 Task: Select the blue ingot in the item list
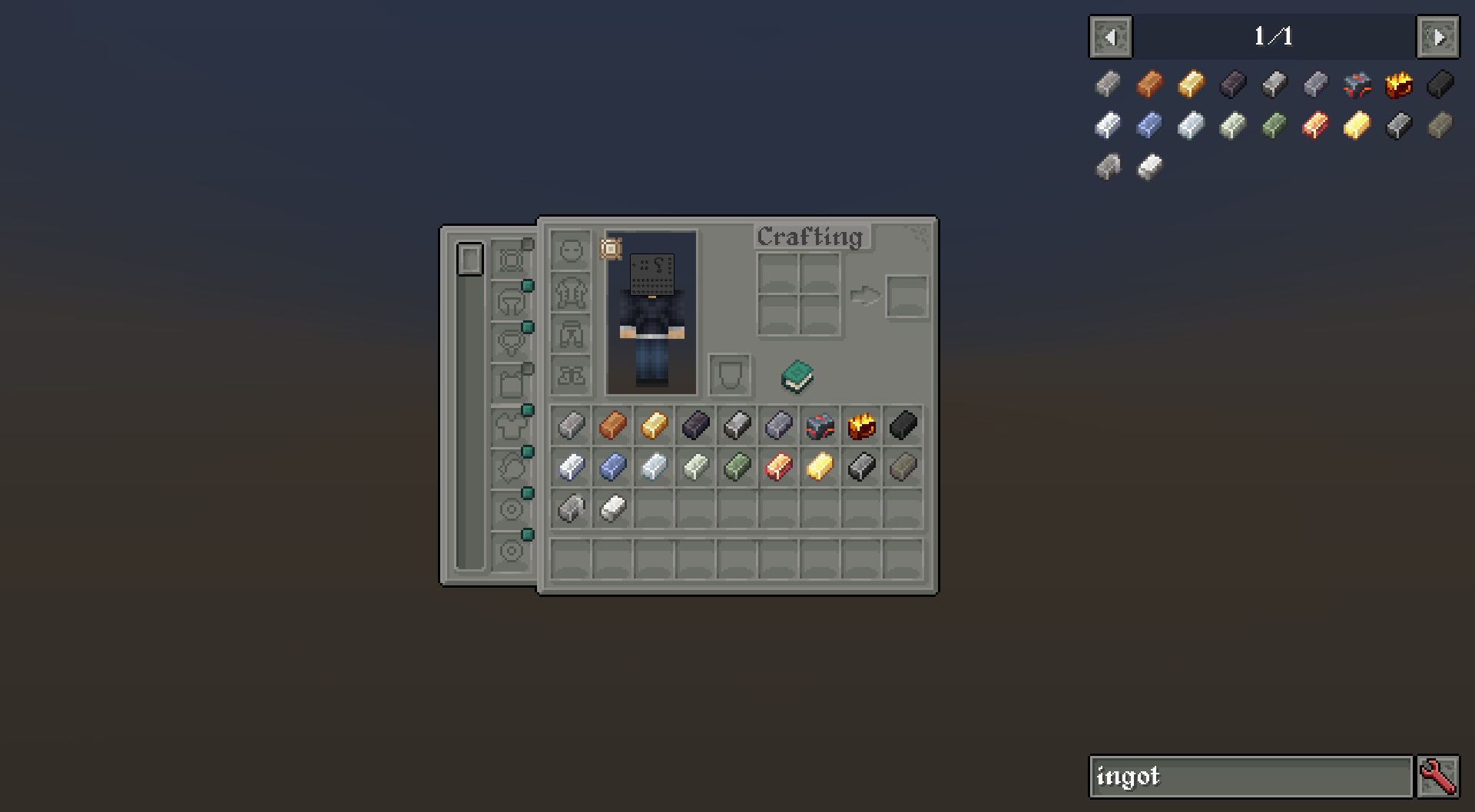pos(1150,125)
